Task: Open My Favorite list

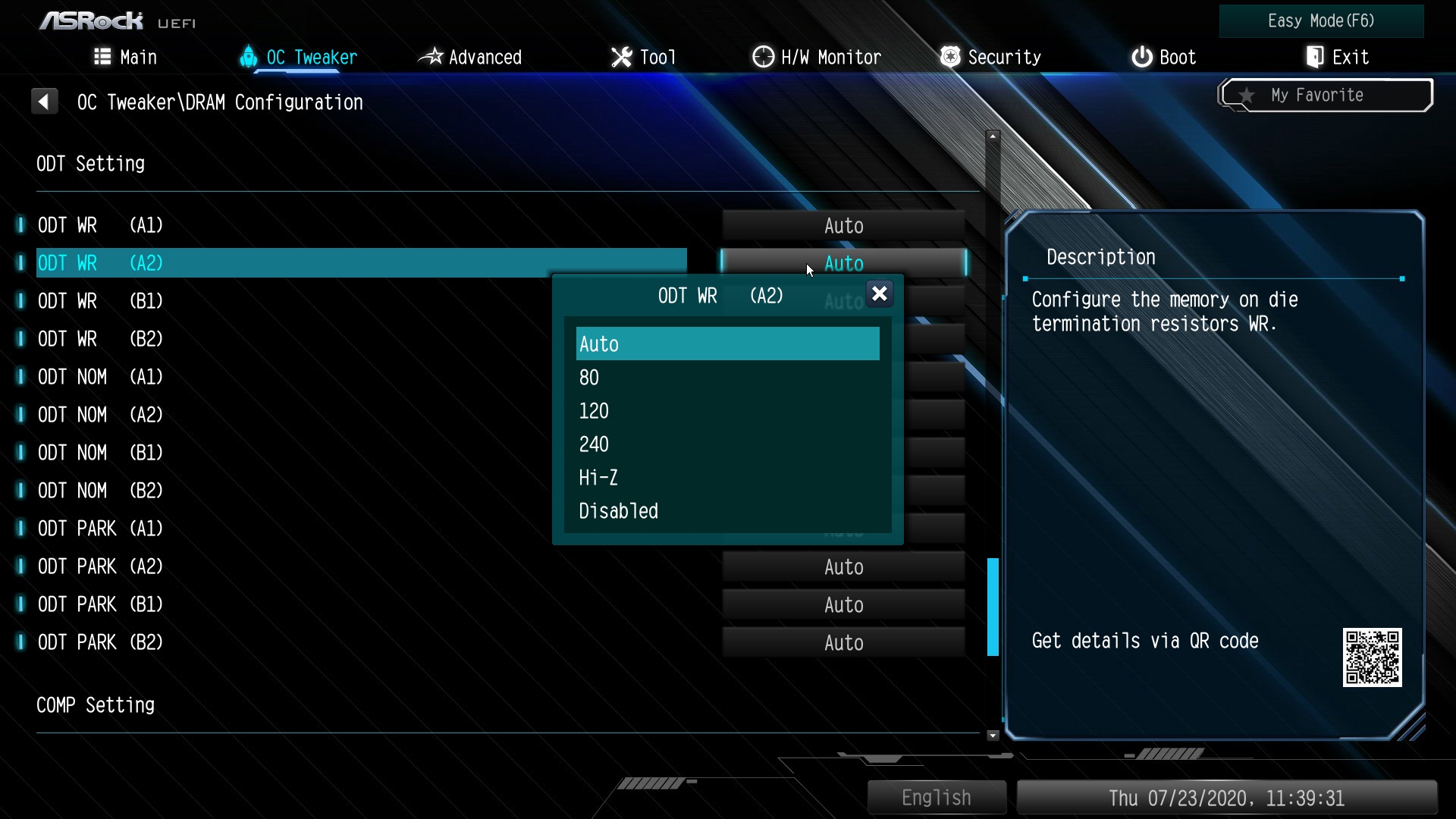Action: click(x=1326, y=96)
